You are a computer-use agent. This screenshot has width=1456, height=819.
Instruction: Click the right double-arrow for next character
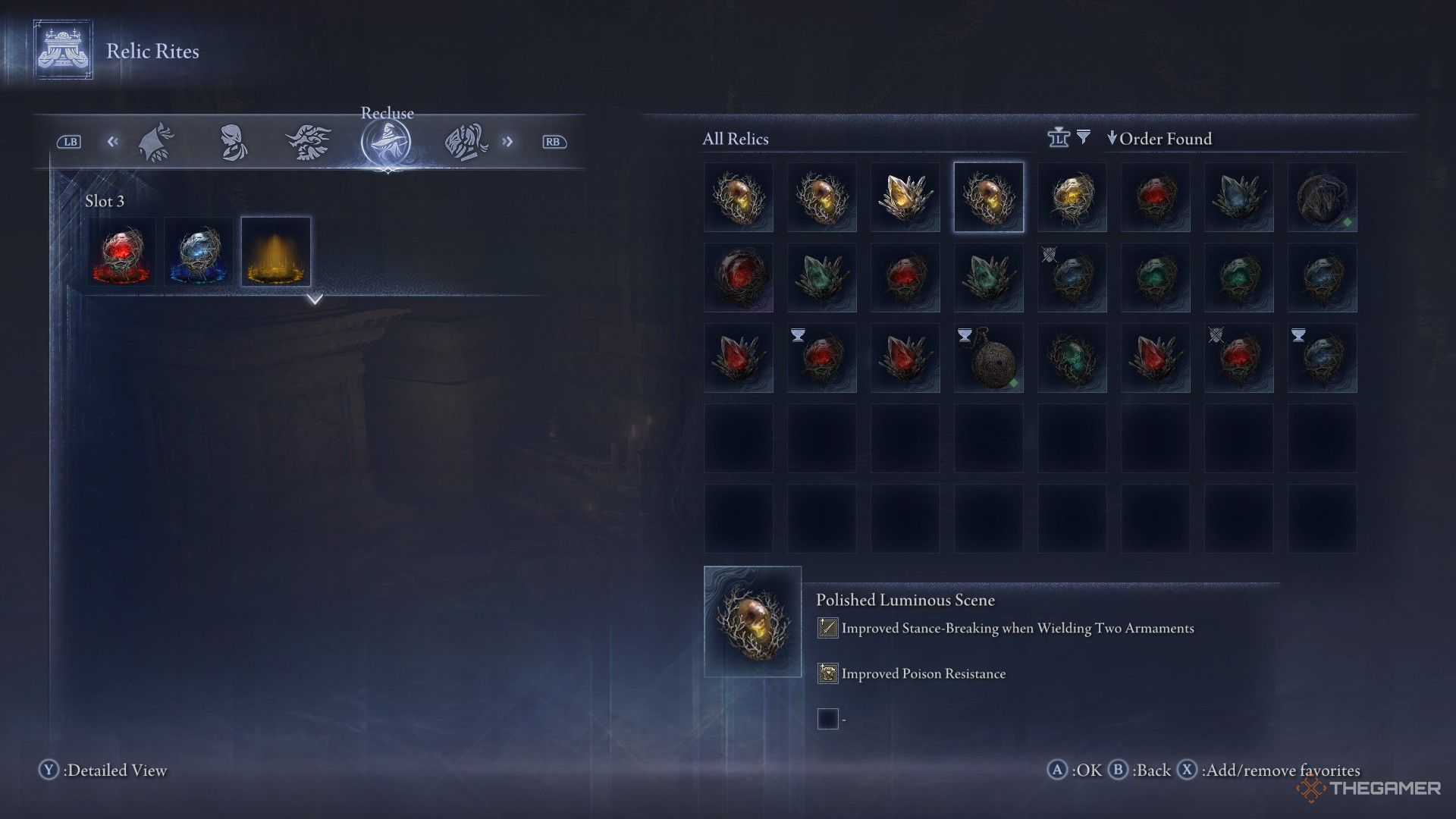(507, 142)
